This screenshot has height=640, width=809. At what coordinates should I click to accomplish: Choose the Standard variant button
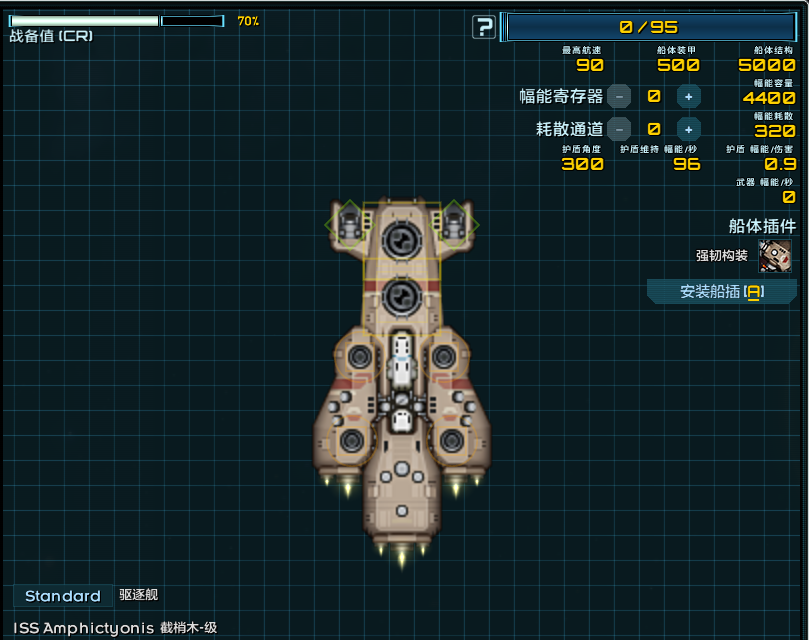click(x=63, y=596)
